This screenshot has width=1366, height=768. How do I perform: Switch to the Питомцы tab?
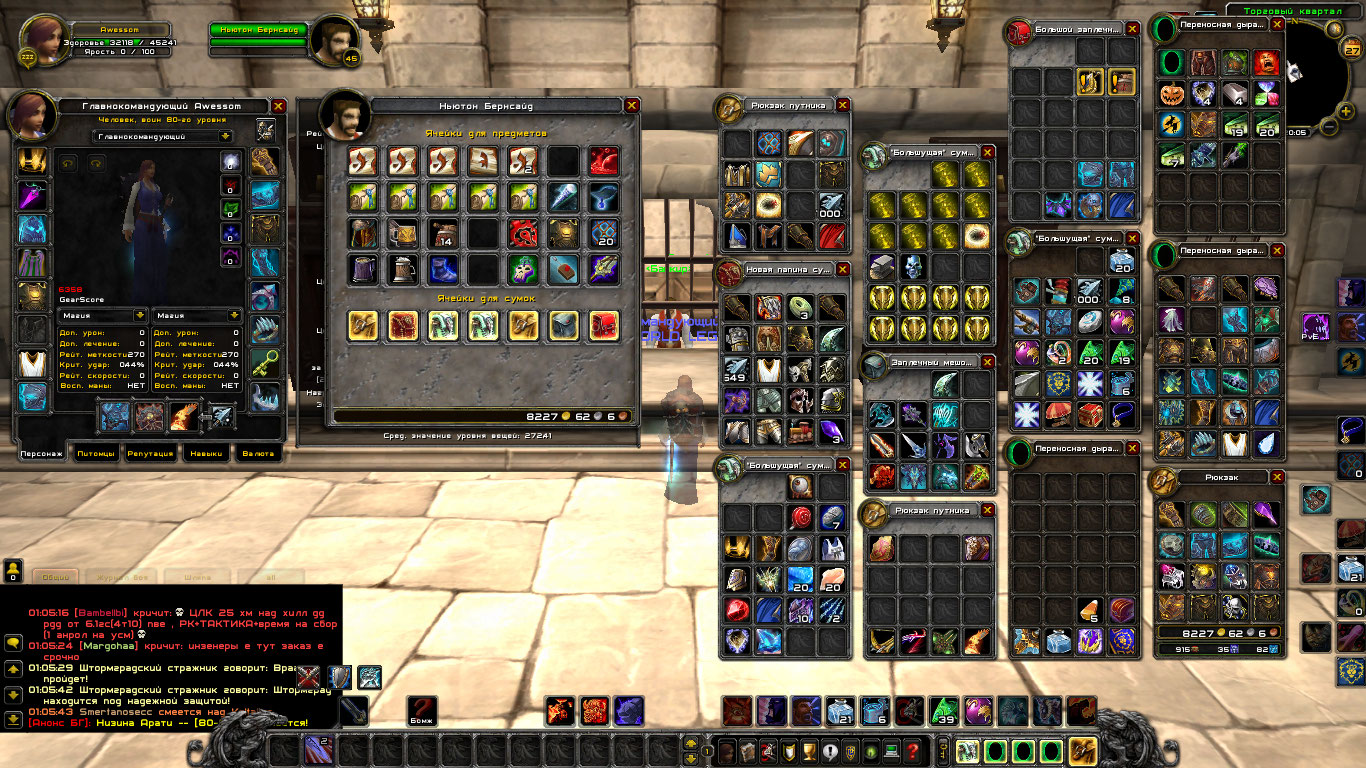click(96, 453)
